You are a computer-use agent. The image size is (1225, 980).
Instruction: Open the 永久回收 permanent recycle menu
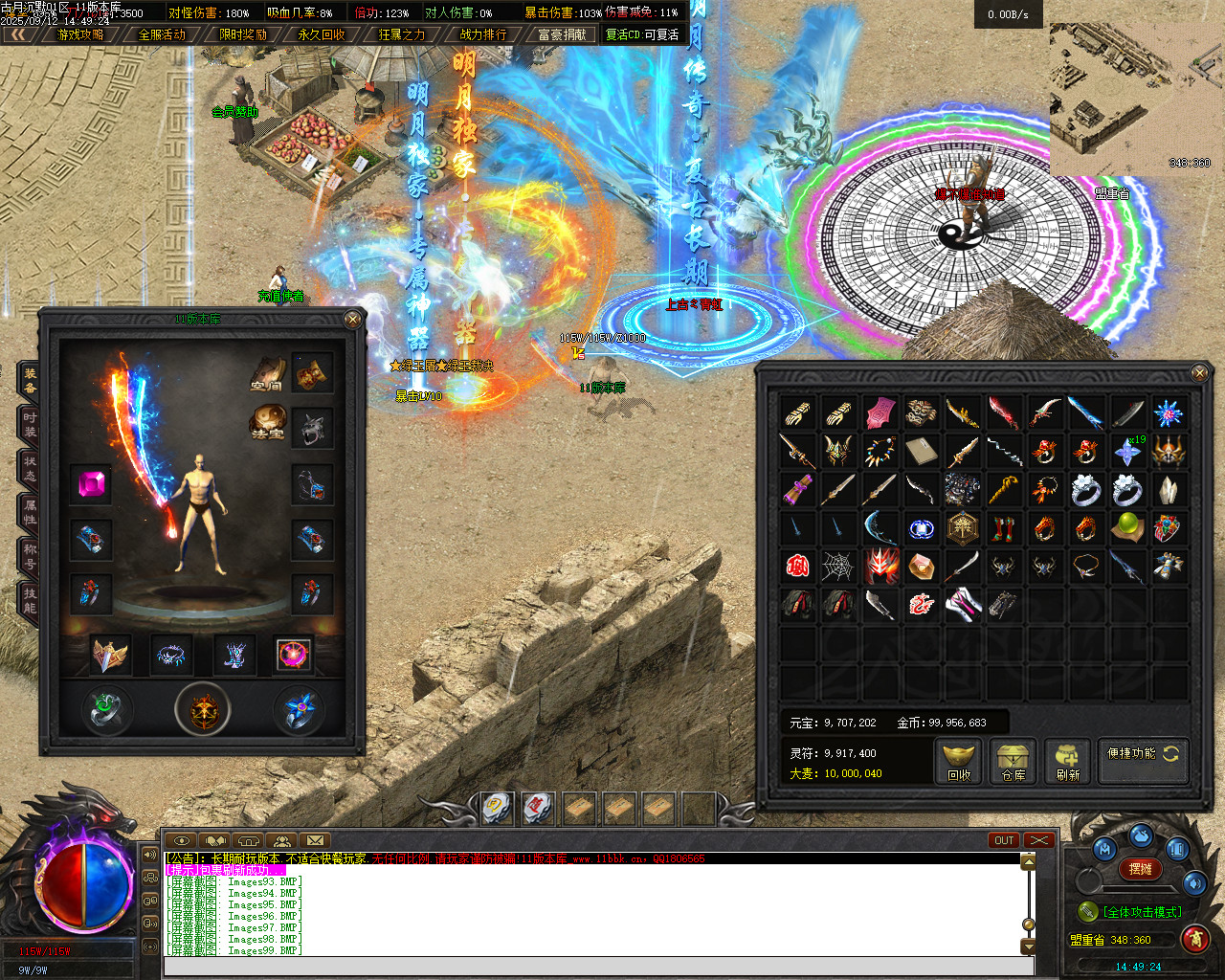point(322,34)
